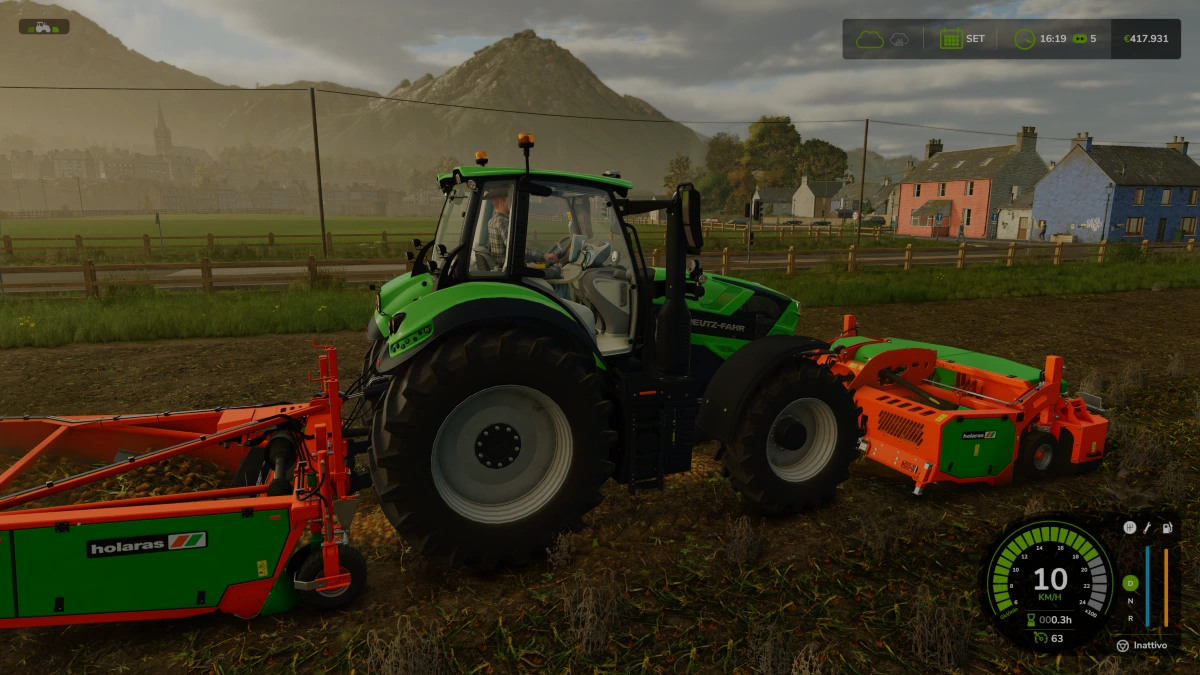Select the R reverse gear indicator
This screenshot has width=1200, height=675.
(x=1130, y=619)
